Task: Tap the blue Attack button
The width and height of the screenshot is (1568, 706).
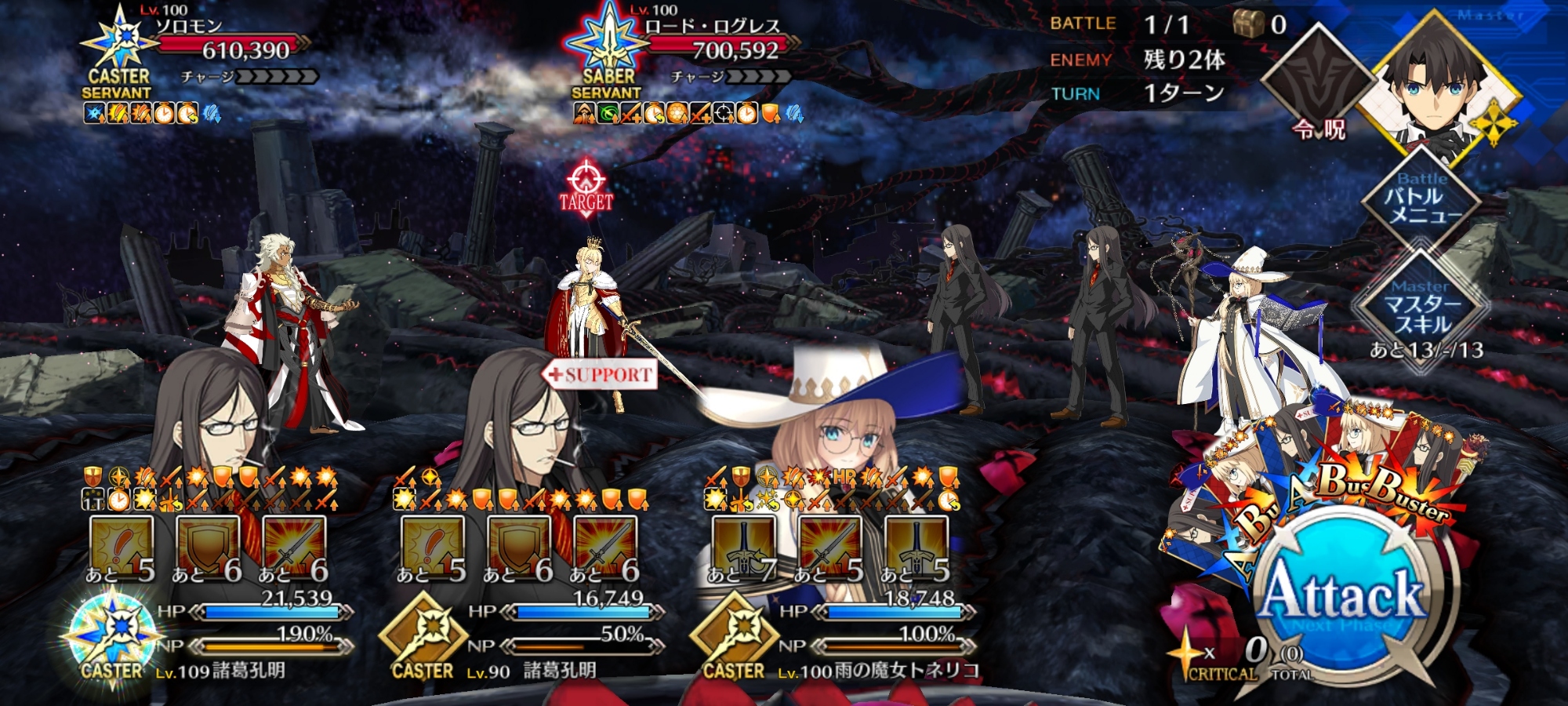Action: (1342, 598)
